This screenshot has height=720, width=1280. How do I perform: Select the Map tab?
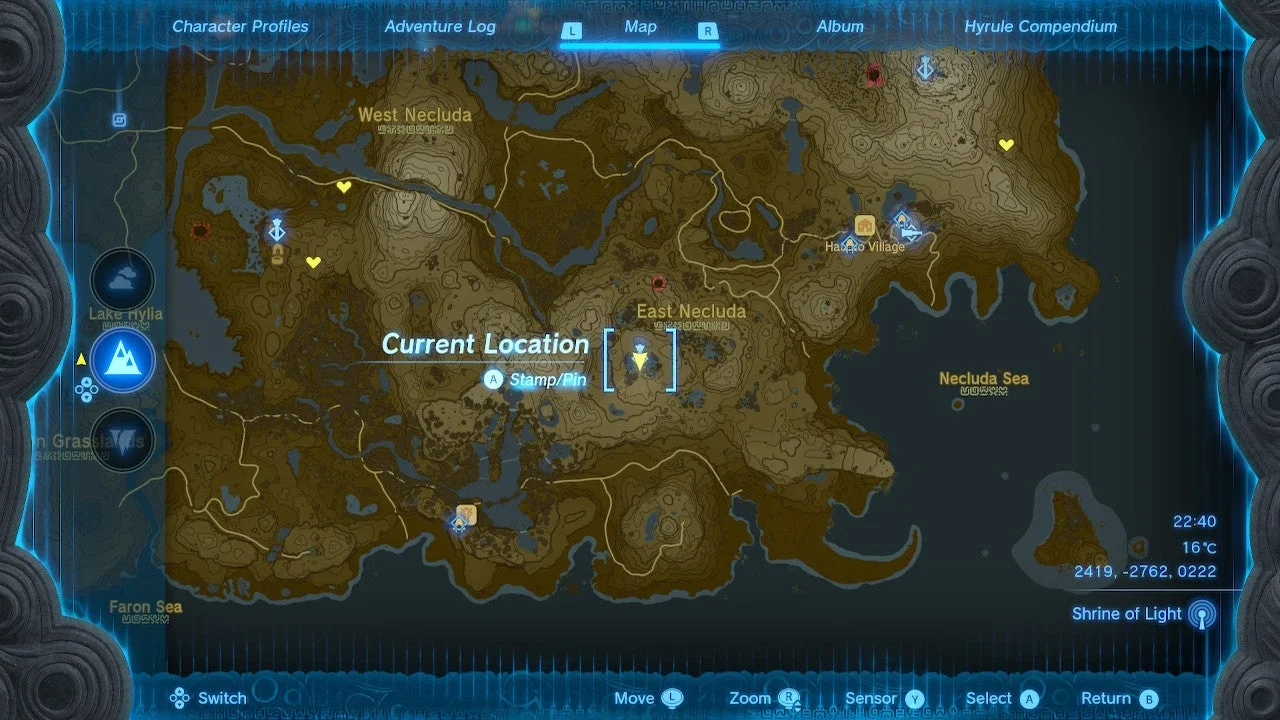pyautogui.click(x=640, y=27)
